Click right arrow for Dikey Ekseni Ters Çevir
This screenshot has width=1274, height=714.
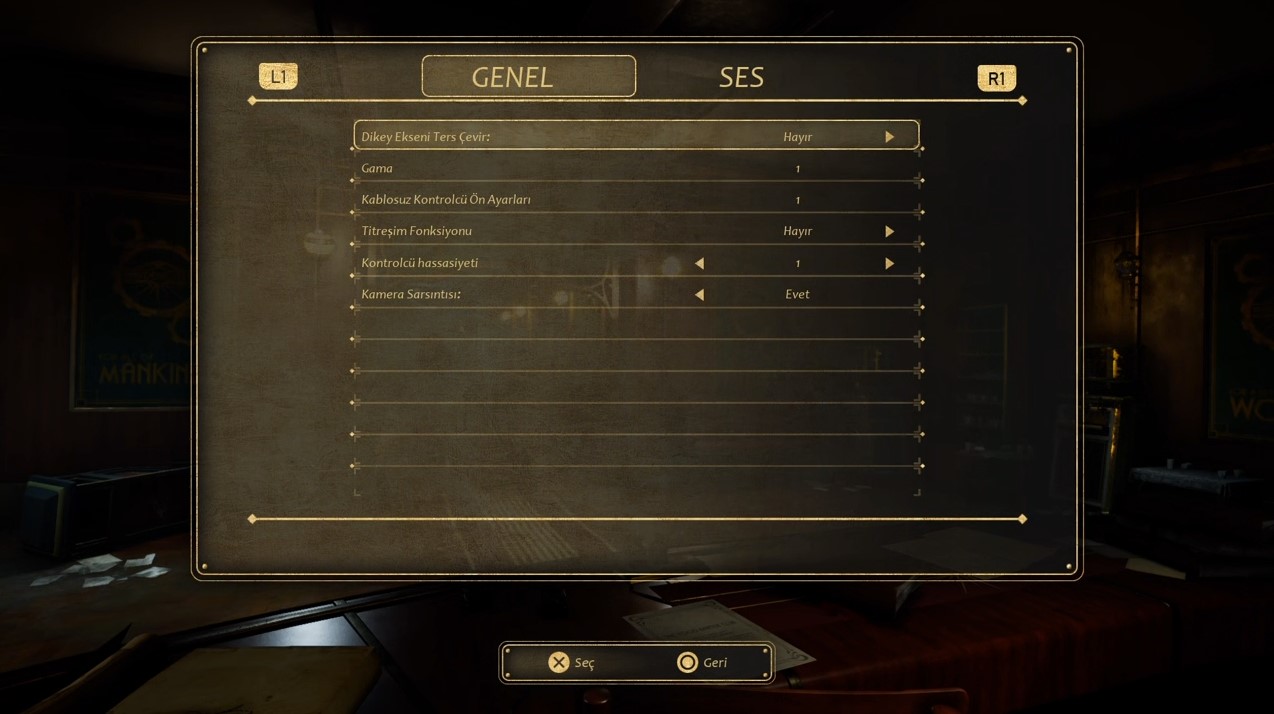[889, 137]
